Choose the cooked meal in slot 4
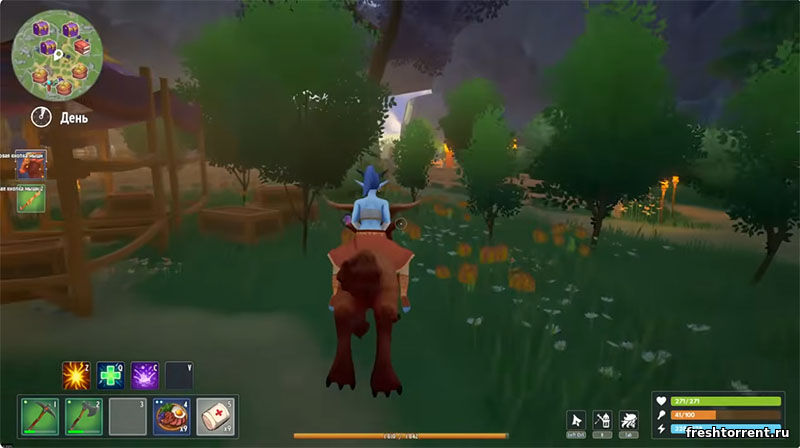 click(x=171, y=415)
